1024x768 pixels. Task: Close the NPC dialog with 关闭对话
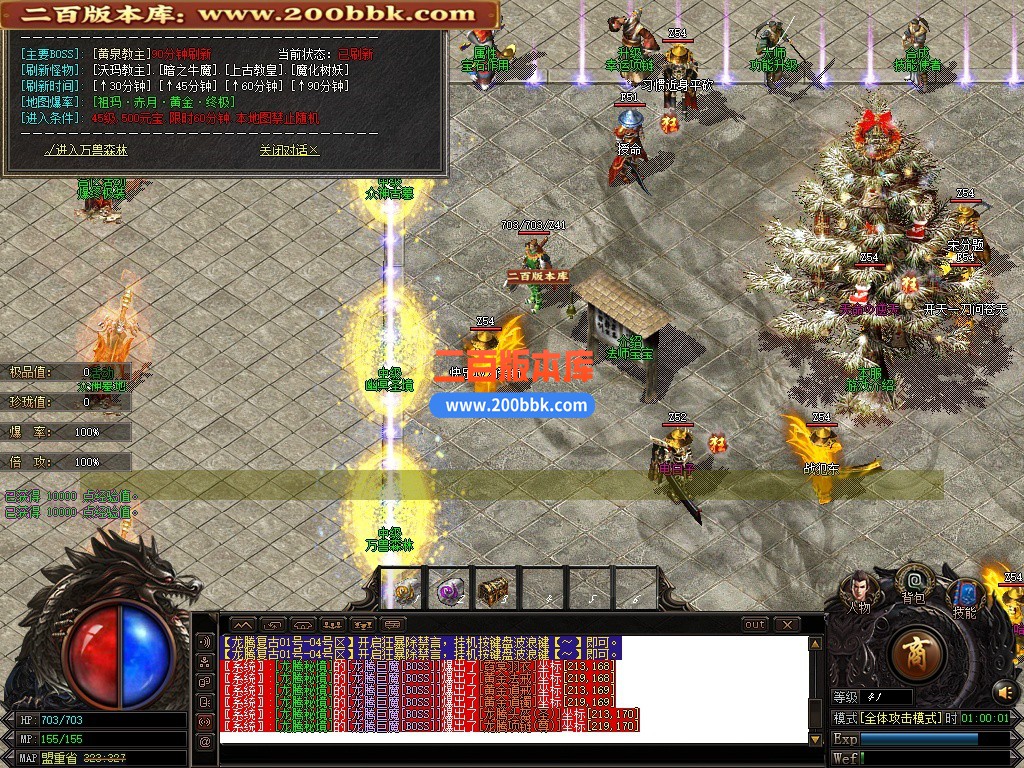pyautogui.click(x=289, y=150)
